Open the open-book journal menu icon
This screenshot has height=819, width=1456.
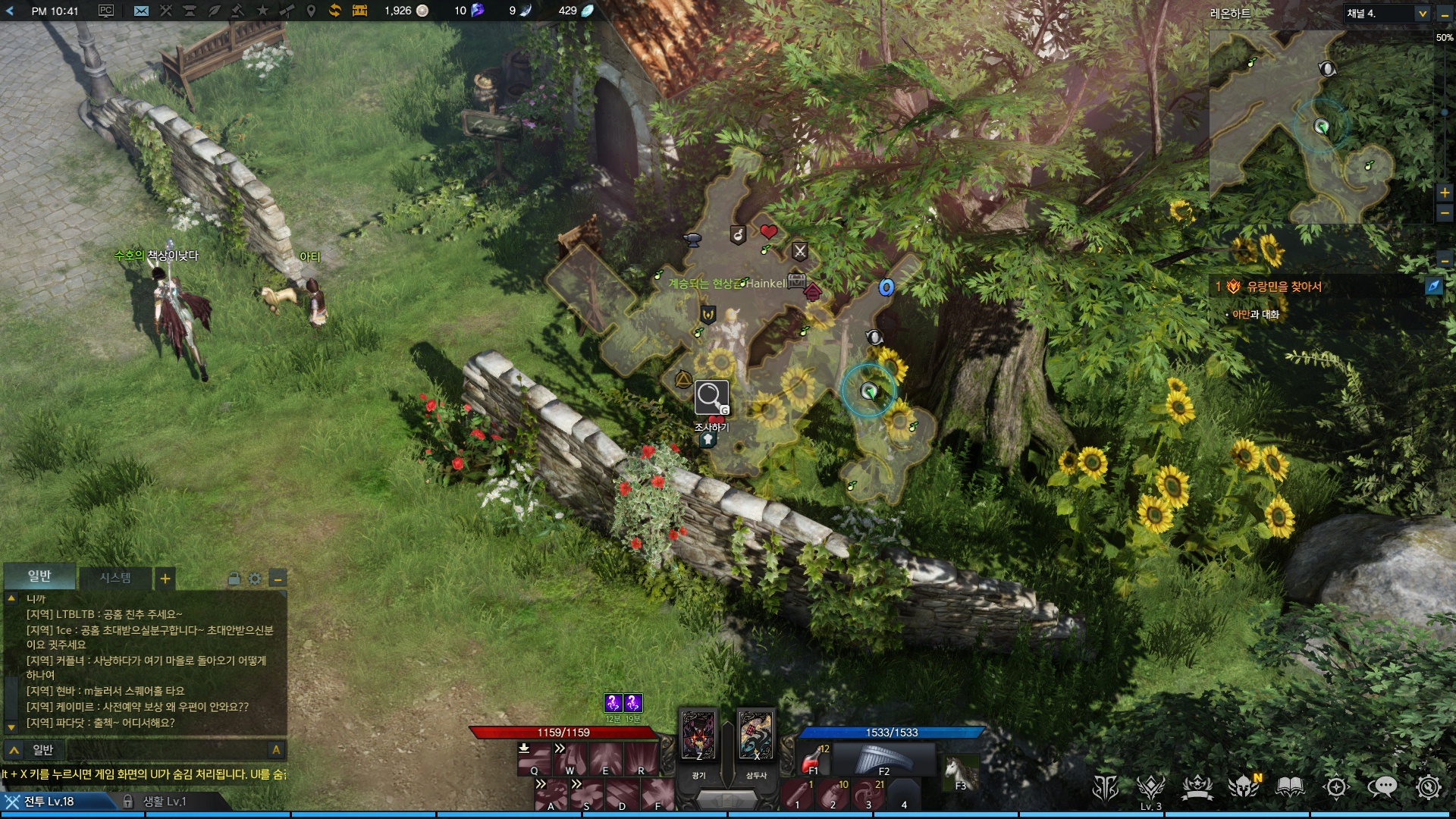[x=1290, y=788]
